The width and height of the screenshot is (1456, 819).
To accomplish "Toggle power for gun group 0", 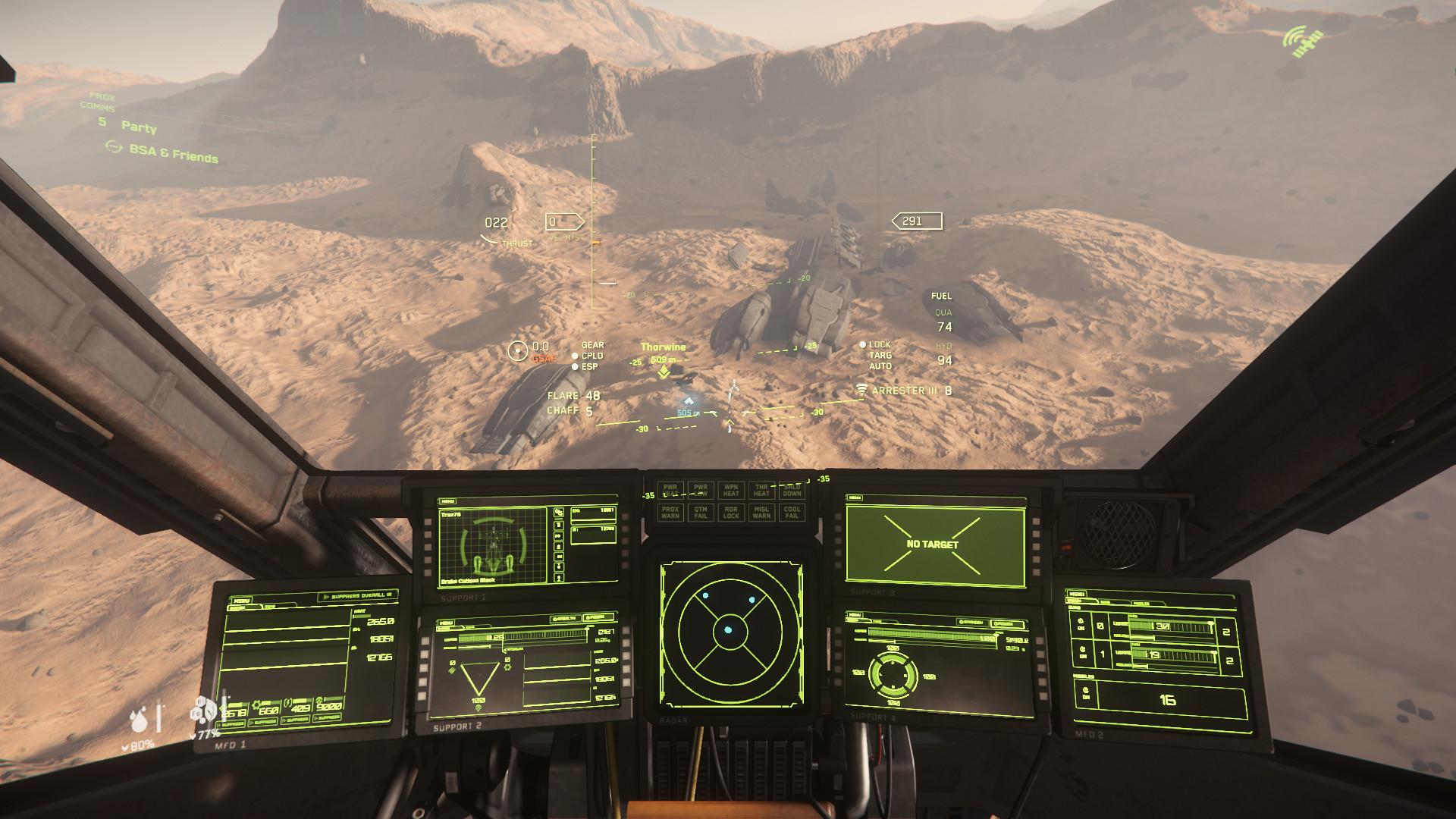I will tap(1081, 626).
